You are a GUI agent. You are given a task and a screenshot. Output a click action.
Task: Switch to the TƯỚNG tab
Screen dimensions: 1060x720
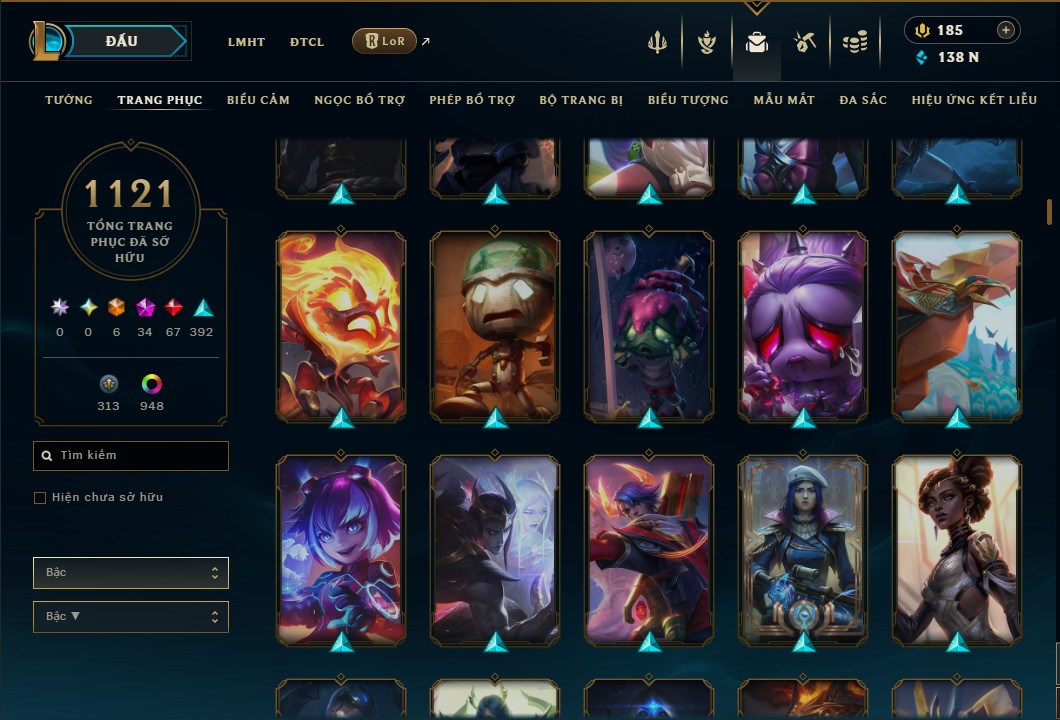click(69, 100)
